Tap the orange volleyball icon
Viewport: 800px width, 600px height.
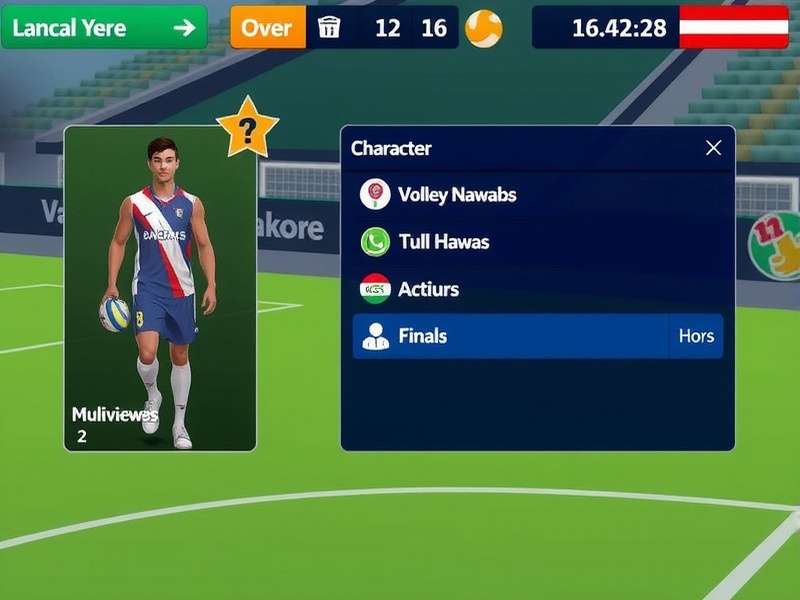[484, 28]
